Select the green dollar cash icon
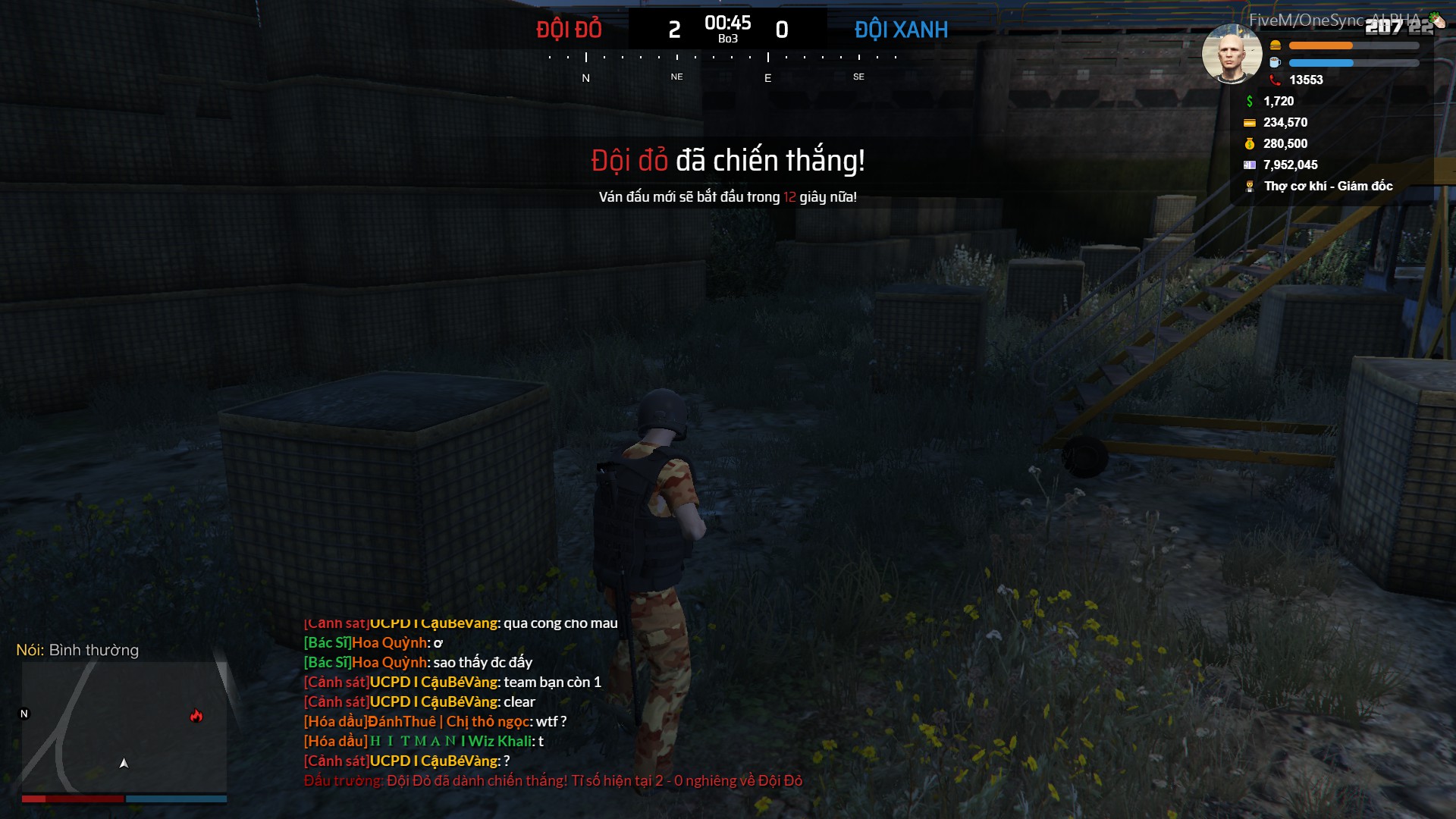 tap(1248, 101)
